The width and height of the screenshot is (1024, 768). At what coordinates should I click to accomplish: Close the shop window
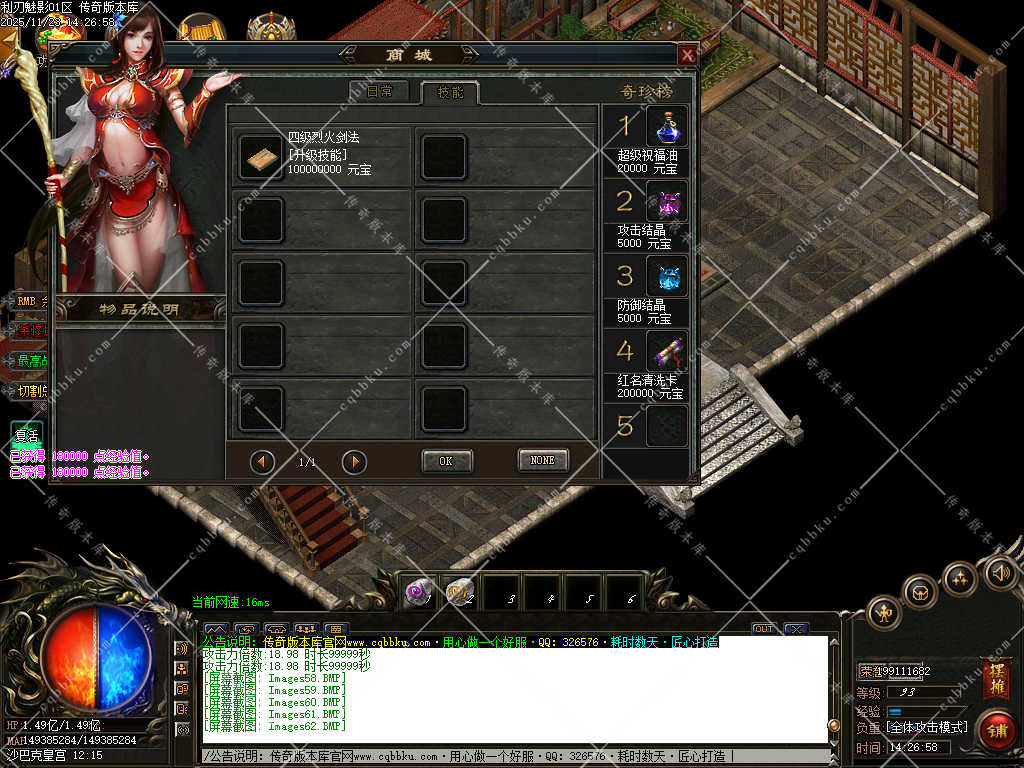687,56
